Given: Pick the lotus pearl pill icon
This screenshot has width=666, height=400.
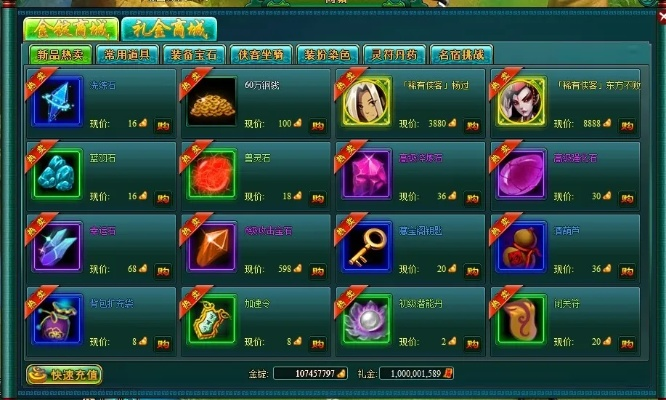Looking at the screenshot, I should click(x=366, y=318).
